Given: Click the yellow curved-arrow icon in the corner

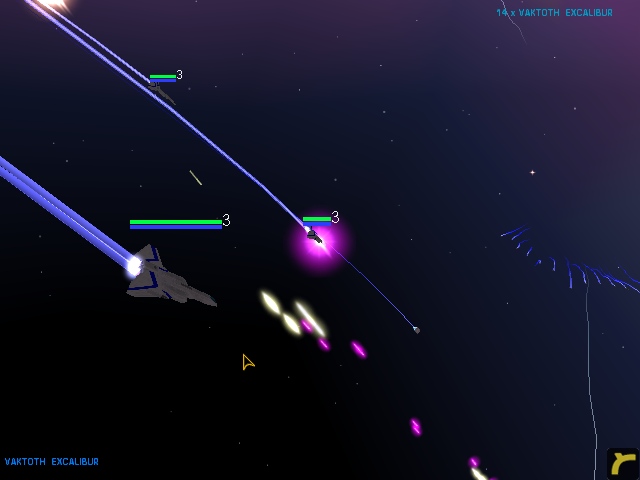Looking at the screenshot, I should [623, 464].
